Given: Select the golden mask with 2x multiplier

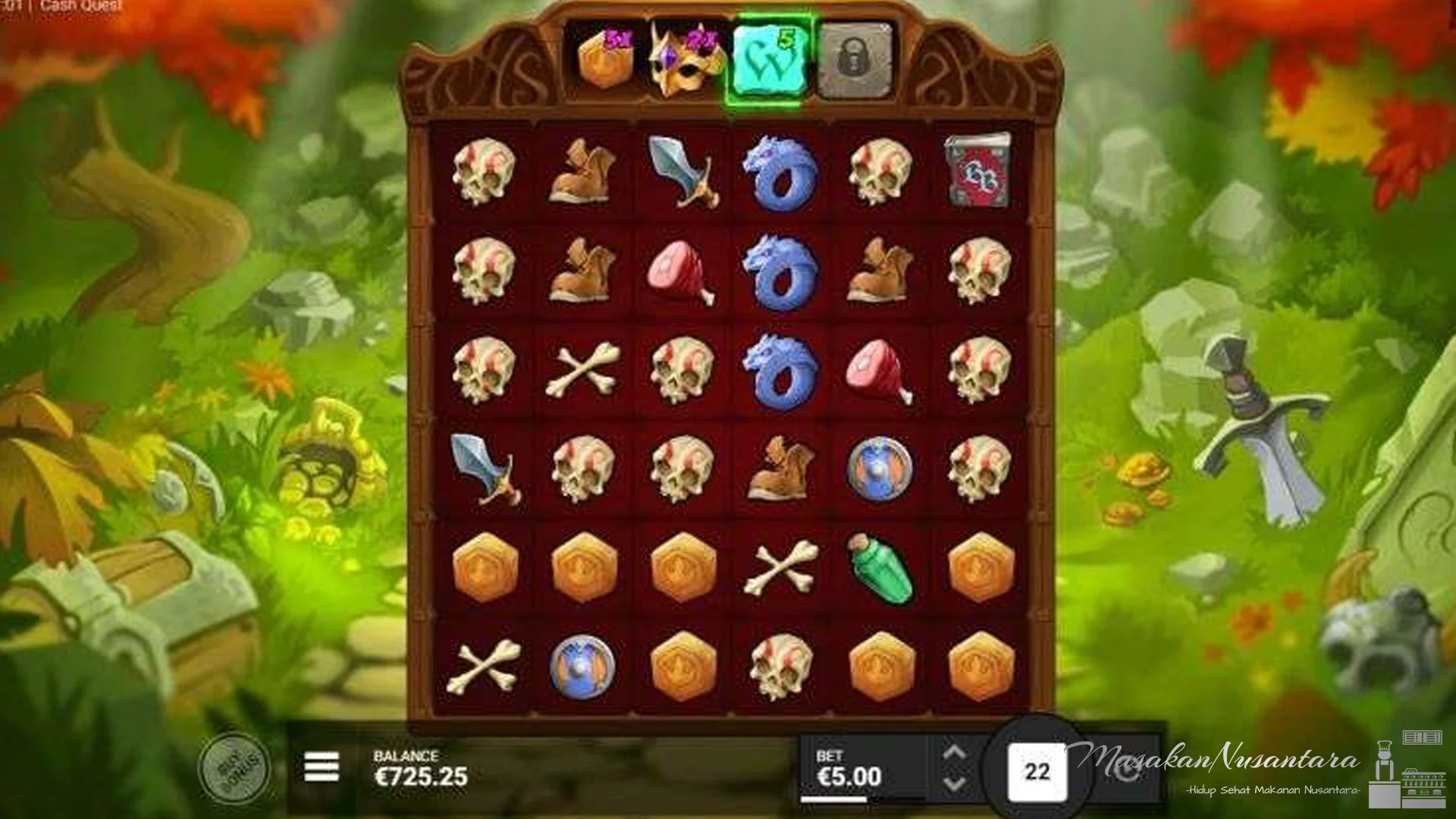Looking at the screenshot, I should (x=682, y=59).
